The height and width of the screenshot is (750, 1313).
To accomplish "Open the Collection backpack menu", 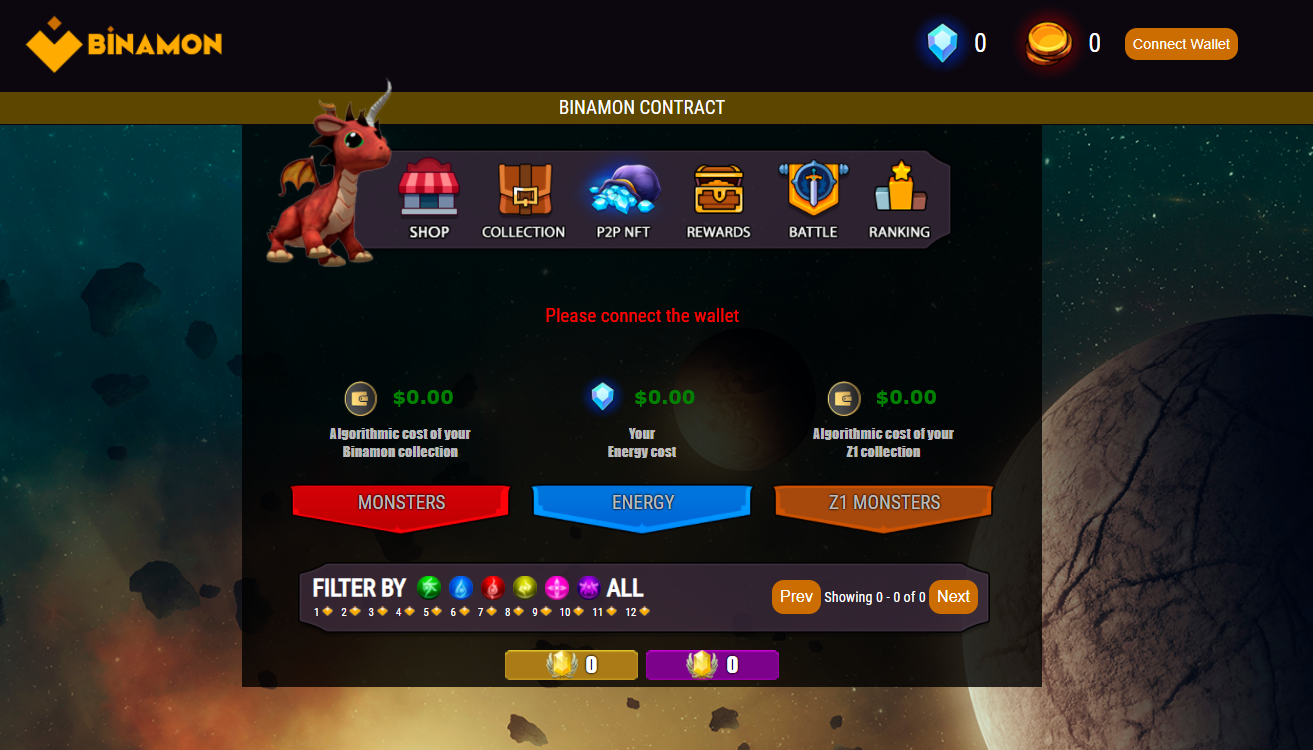I will click(x=523, y=200).
